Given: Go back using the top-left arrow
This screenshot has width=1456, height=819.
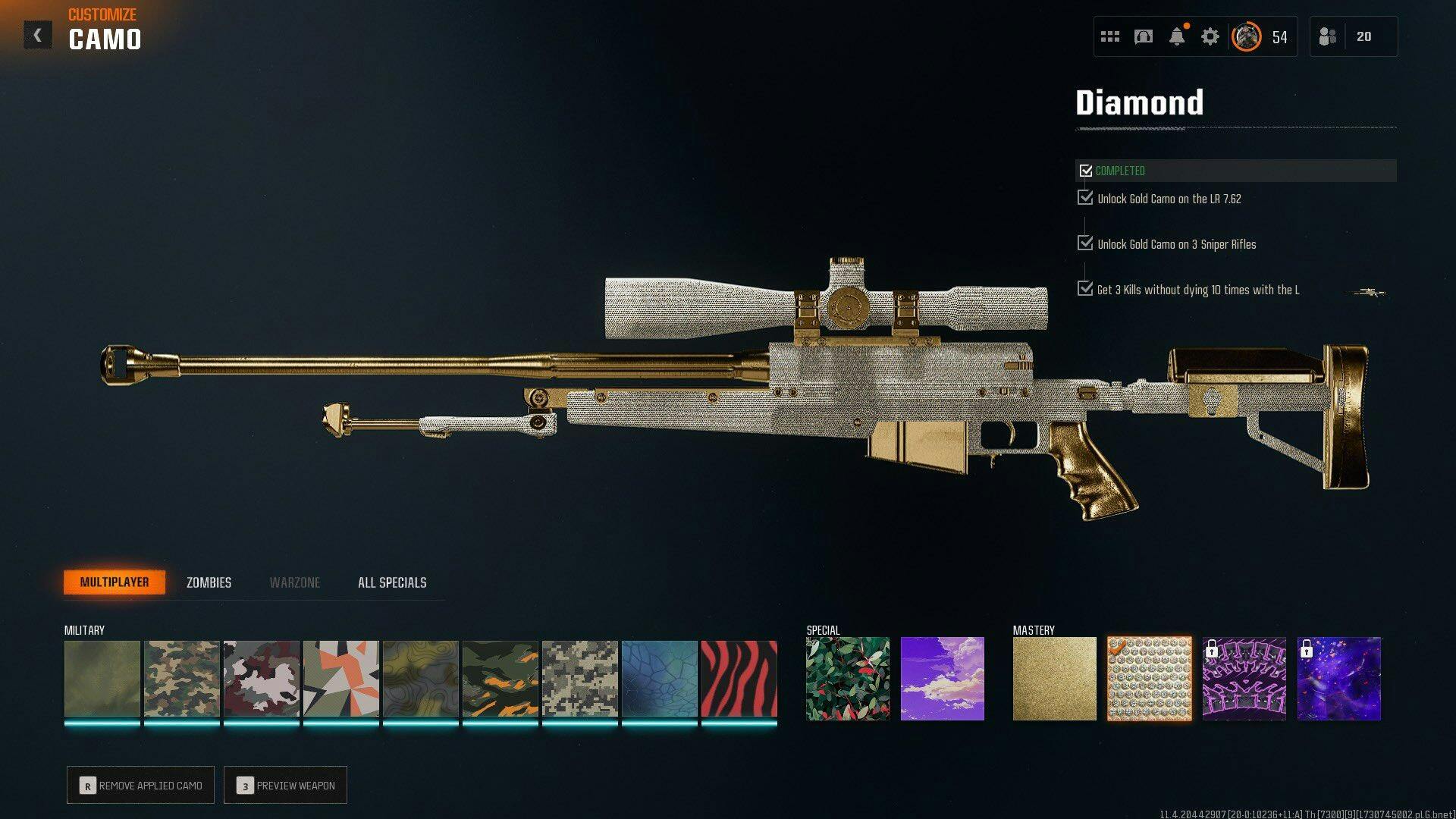Looking at the screenshot, I should coord(37,36).
